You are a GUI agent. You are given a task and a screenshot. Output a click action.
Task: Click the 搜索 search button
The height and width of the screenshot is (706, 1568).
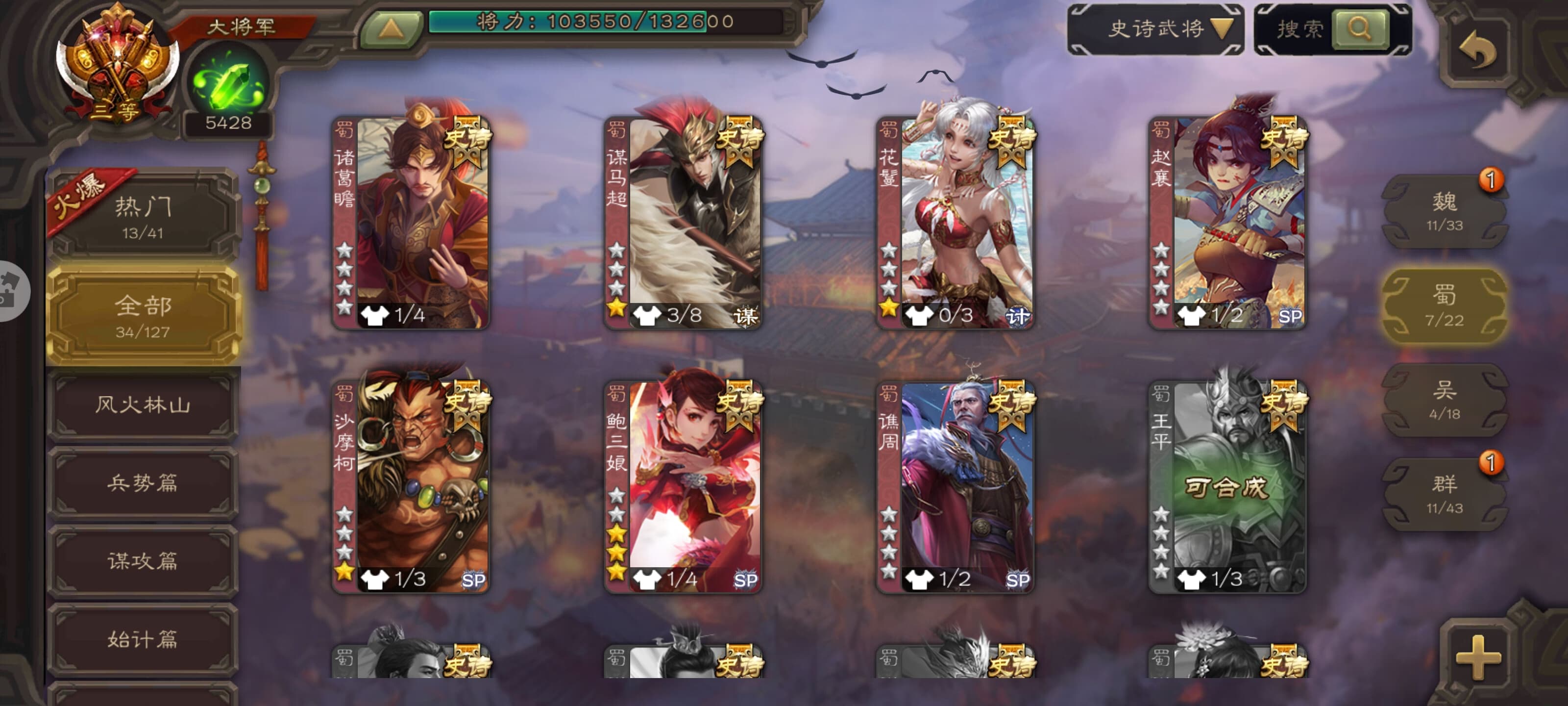(1360, 28)
